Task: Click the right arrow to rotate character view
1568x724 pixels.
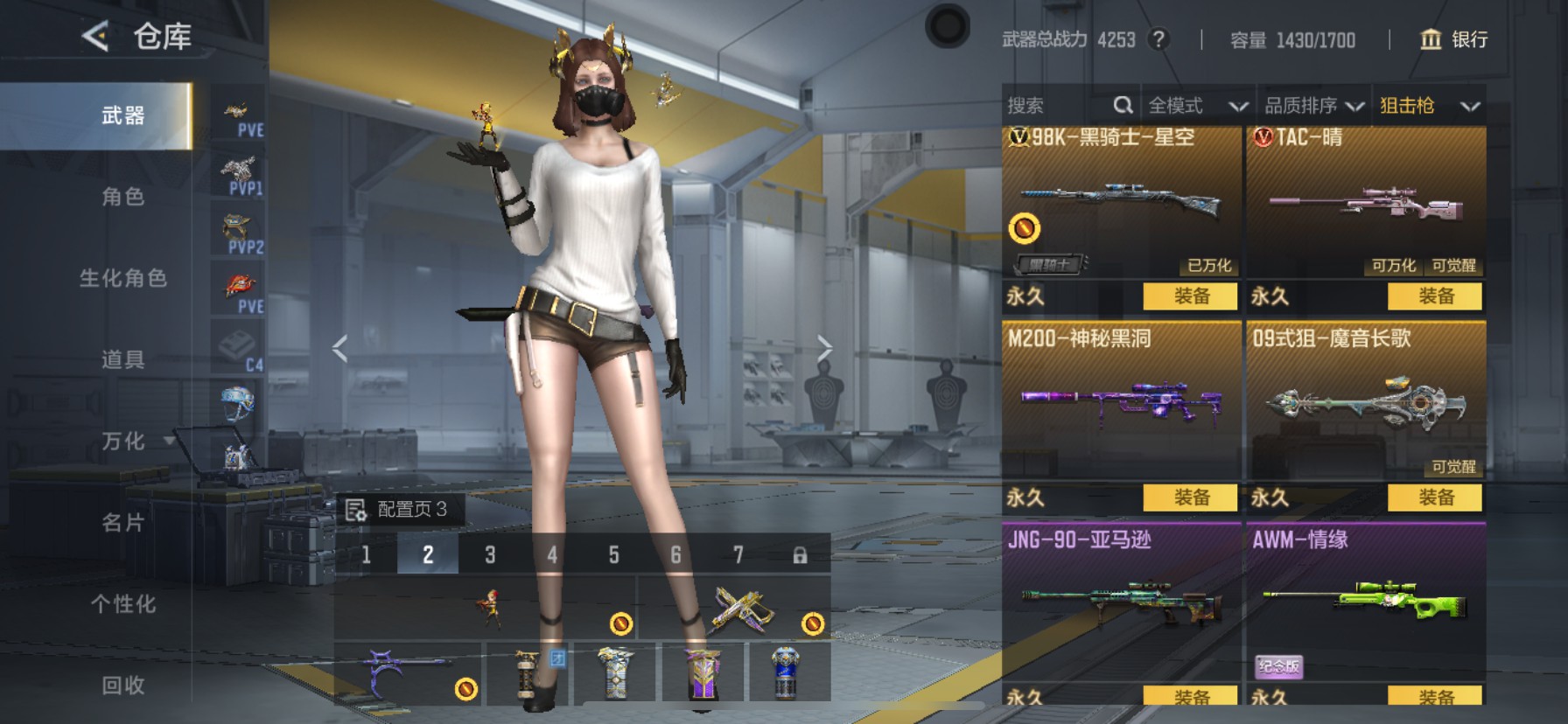Action: tap(824, 347)
